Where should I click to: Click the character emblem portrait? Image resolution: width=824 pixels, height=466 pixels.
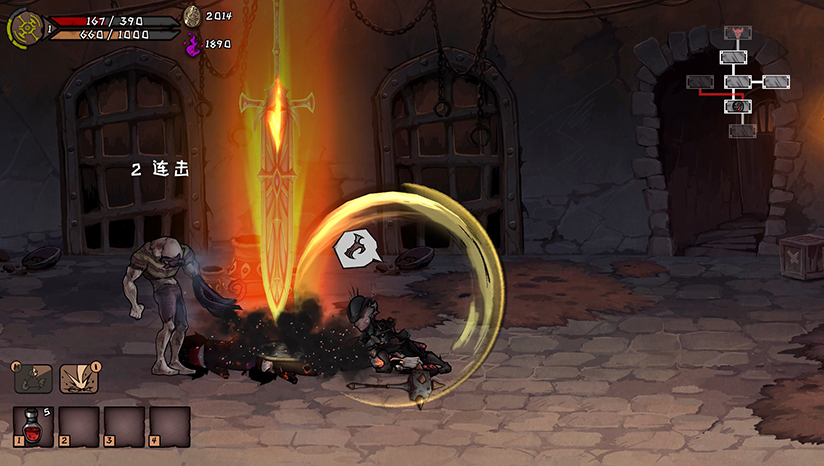[x=25, y=28]
